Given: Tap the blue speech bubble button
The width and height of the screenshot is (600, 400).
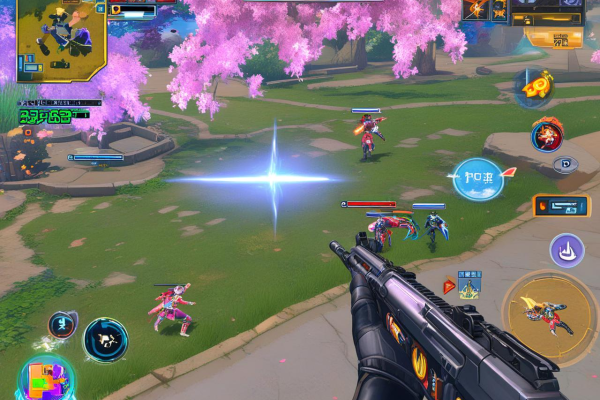Looking at the screenshot, I should (x=477, y=179).
